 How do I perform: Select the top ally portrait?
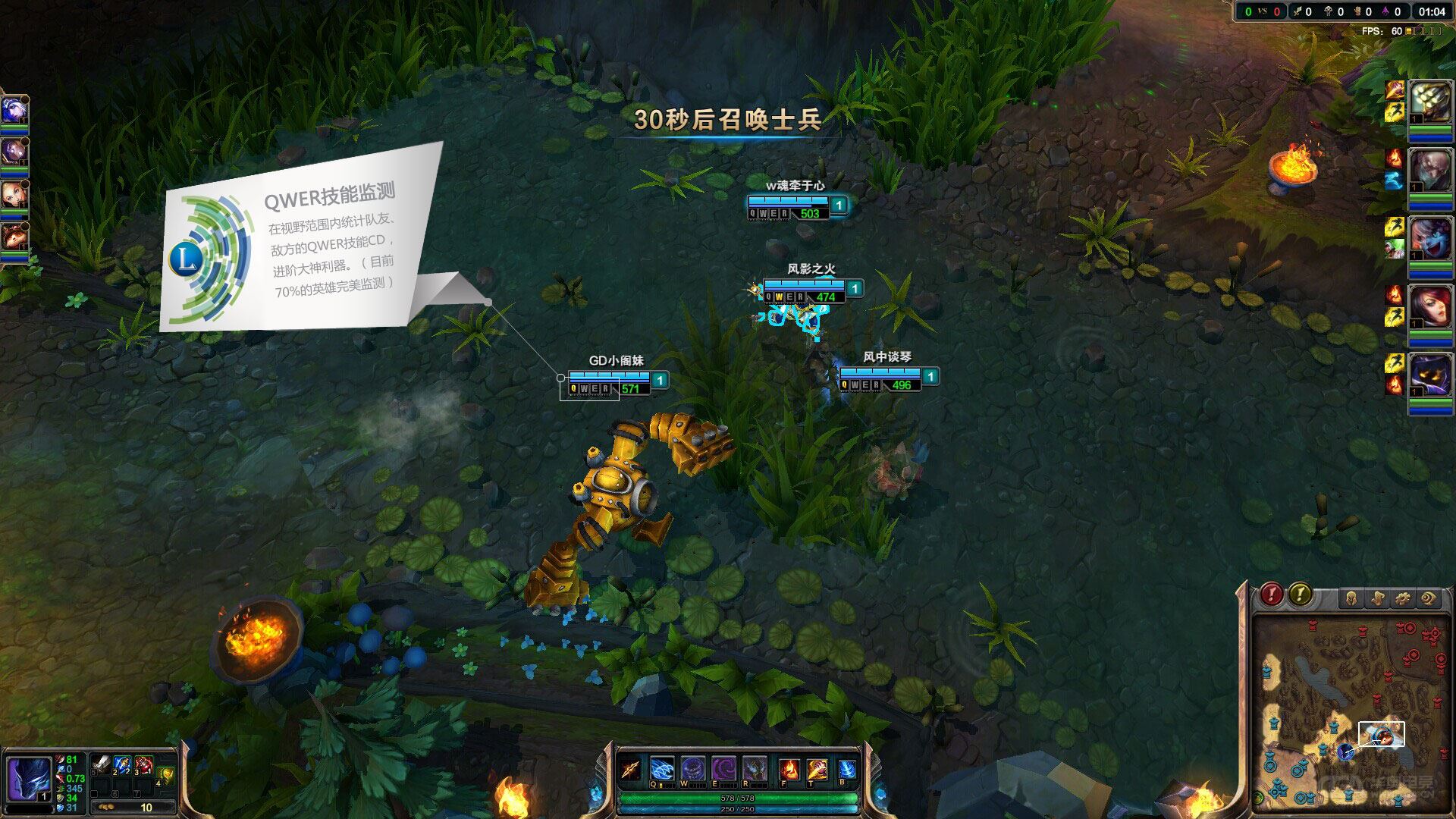click(x=14, y=111)
